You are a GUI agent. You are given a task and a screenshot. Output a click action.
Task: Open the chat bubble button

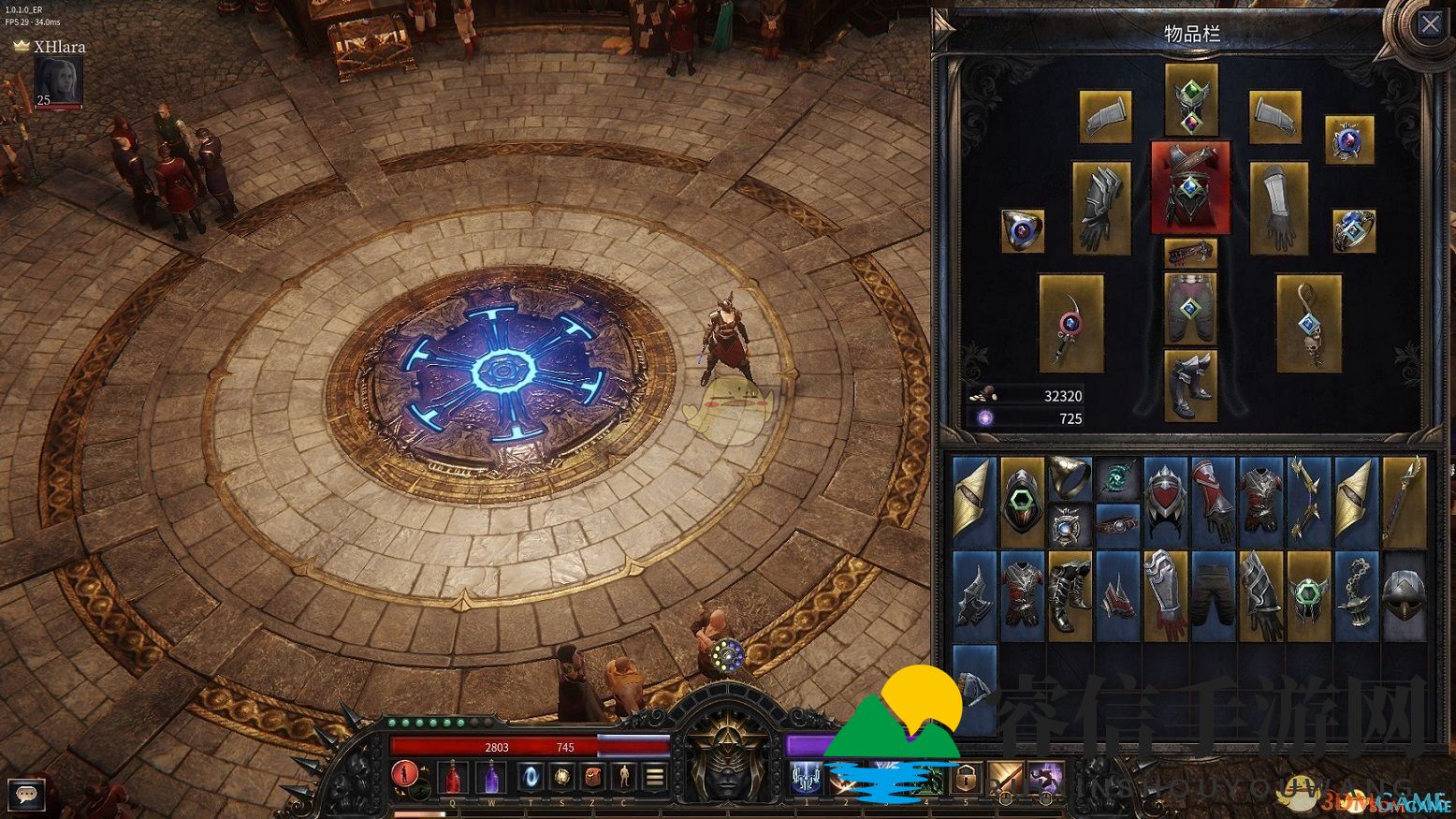pos(26,794)
